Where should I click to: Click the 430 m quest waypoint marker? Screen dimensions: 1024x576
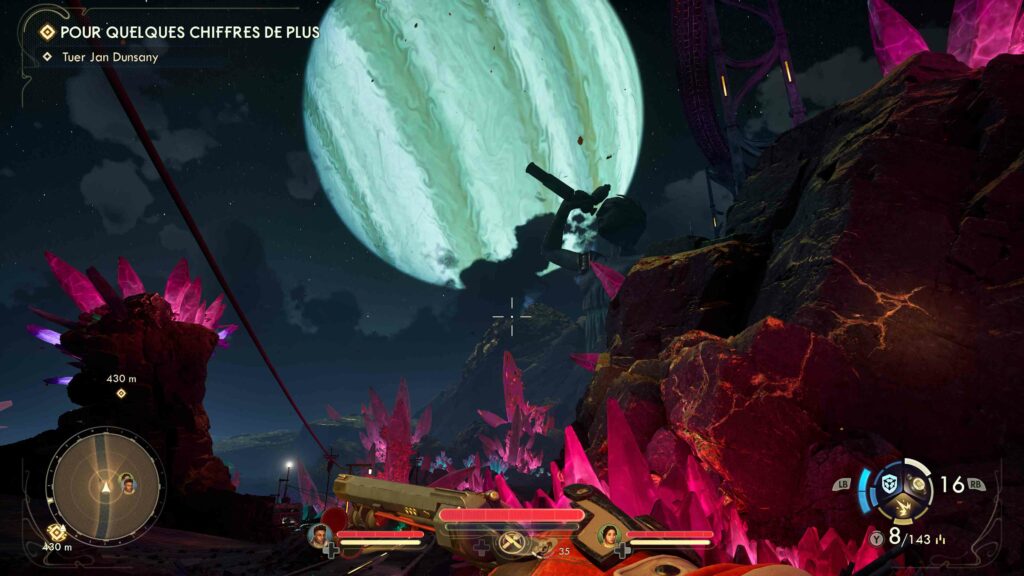point(121,393)
